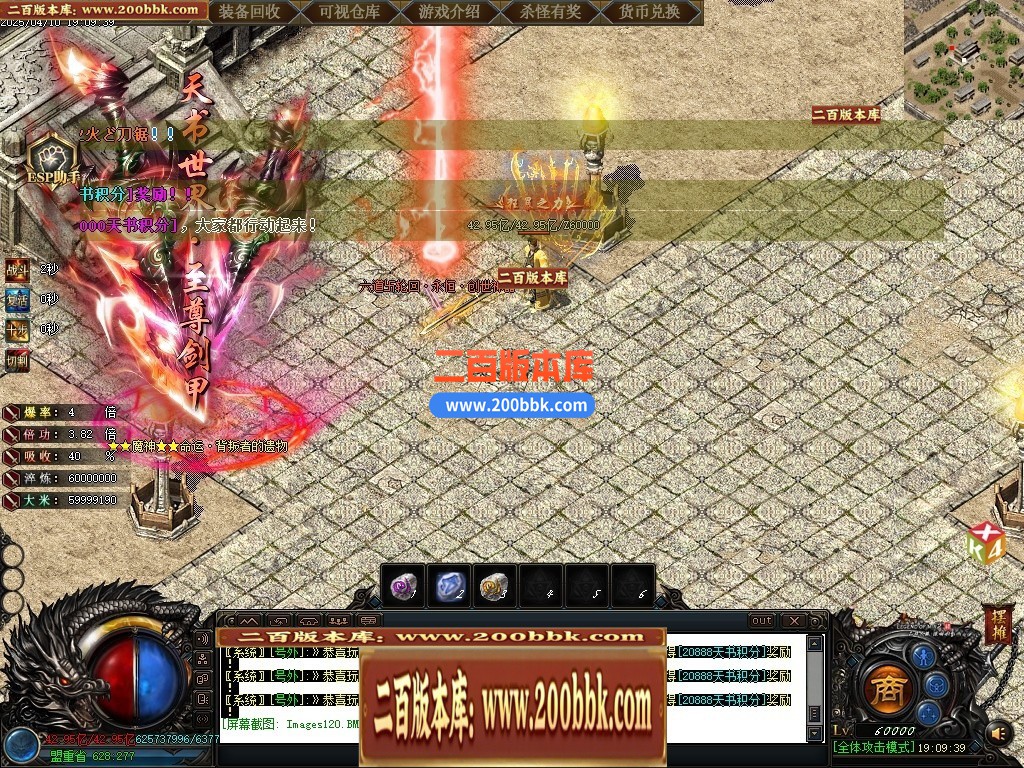
Task: Use the blue crystal item in hotbar
Action: tap(449, 586)
